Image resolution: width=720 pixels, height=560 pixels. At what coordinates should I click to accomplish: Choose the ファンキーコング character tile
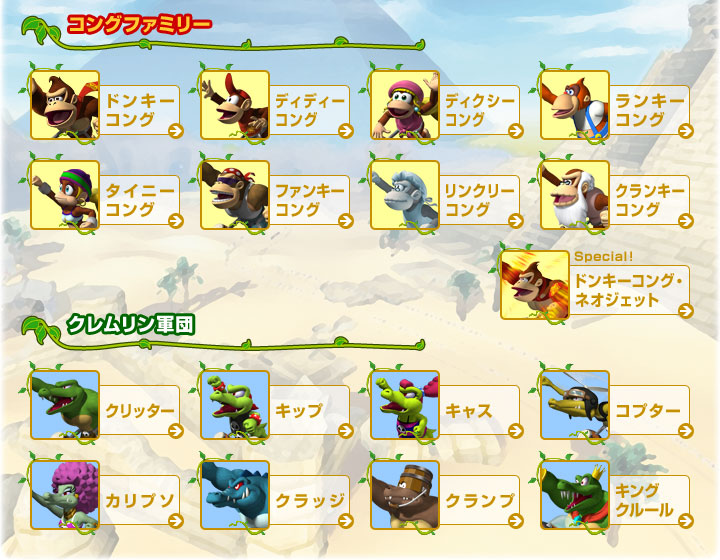coord(275,196)
